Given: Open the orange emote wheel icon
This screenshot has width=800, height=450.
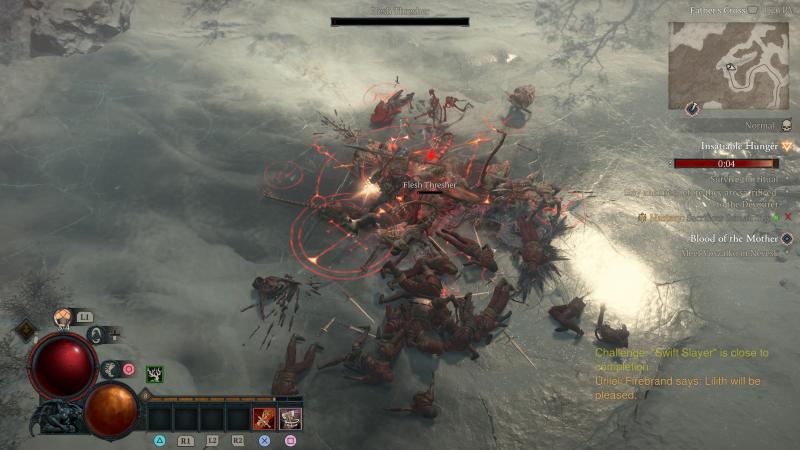Looking at the screenshot, I should pyautogui.click(x=62, y=319).
